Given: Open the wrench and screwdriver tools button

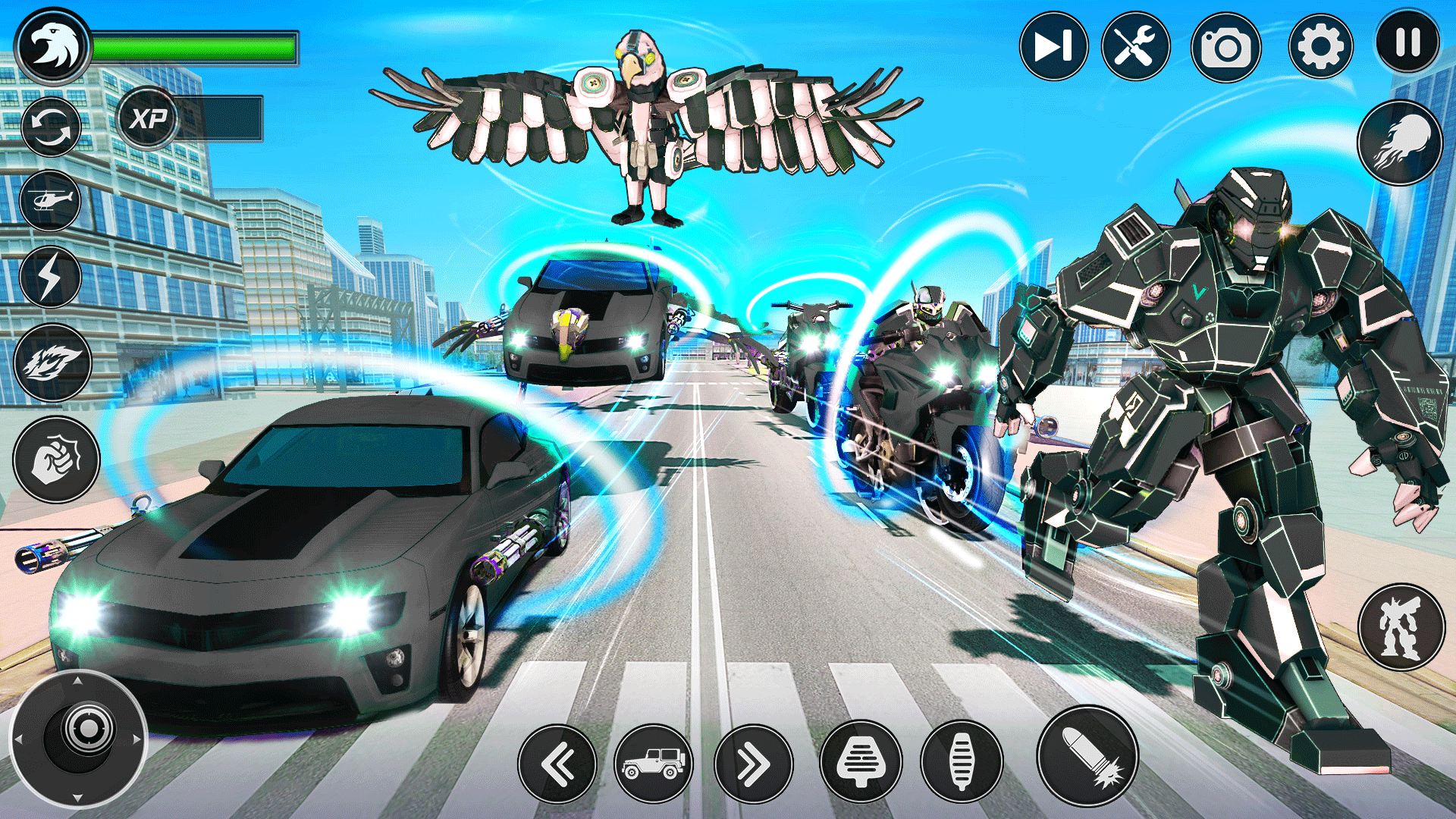Looking at the screenshot, I should click(x=1135, y=47).
